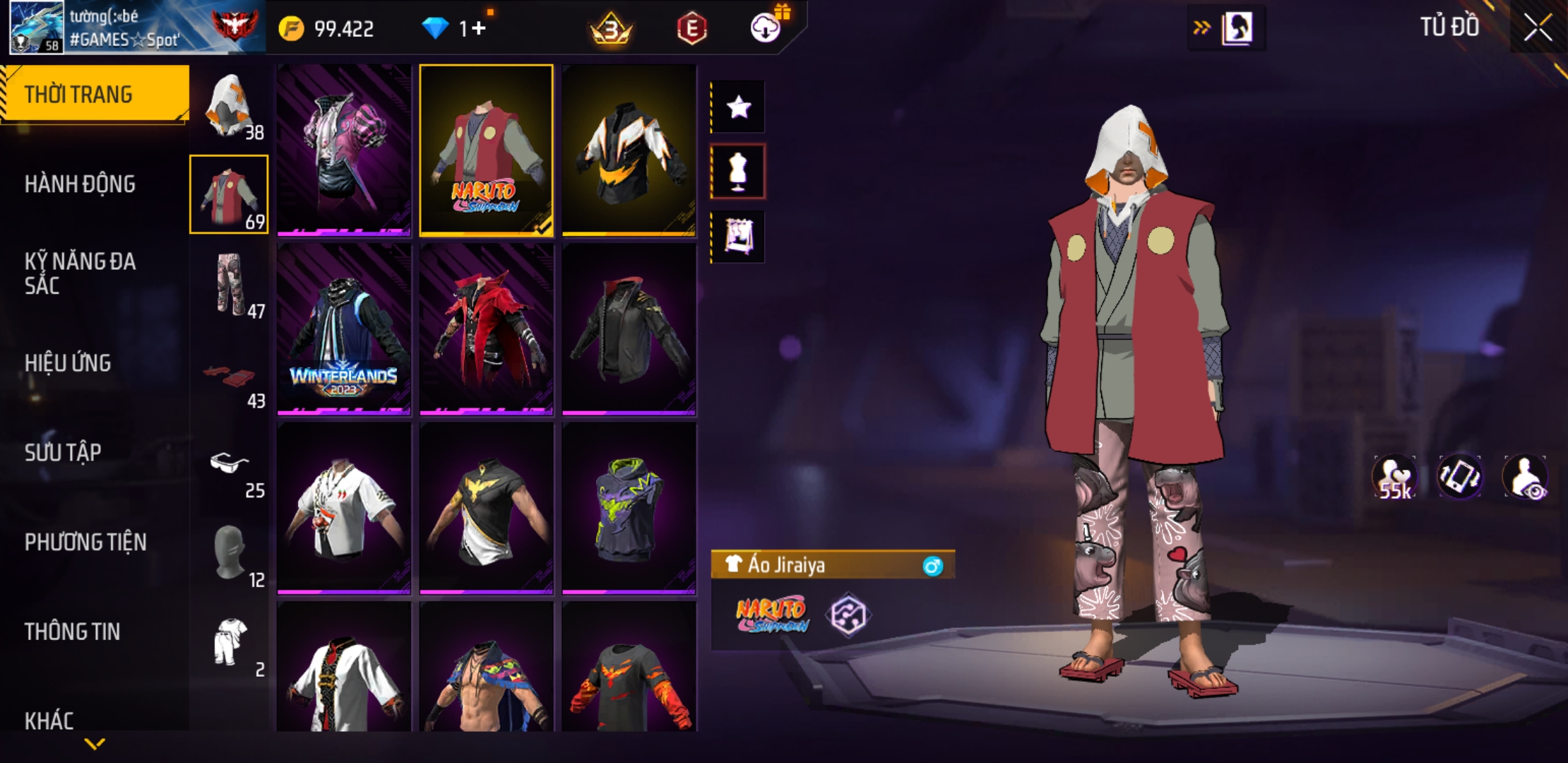
Task: Choose the pants category showing 47
Action: pos(230,285)
